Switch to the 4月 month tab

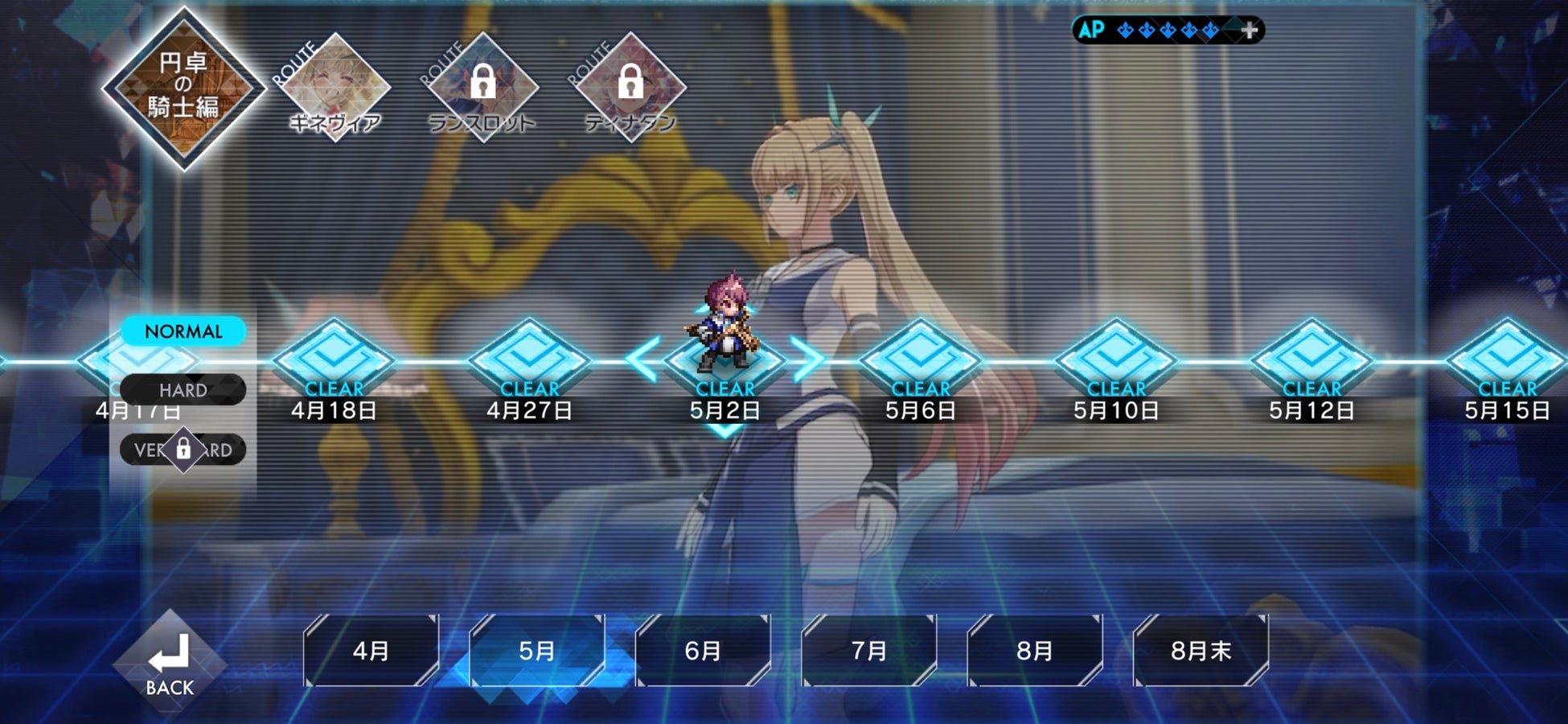point(371,650)
